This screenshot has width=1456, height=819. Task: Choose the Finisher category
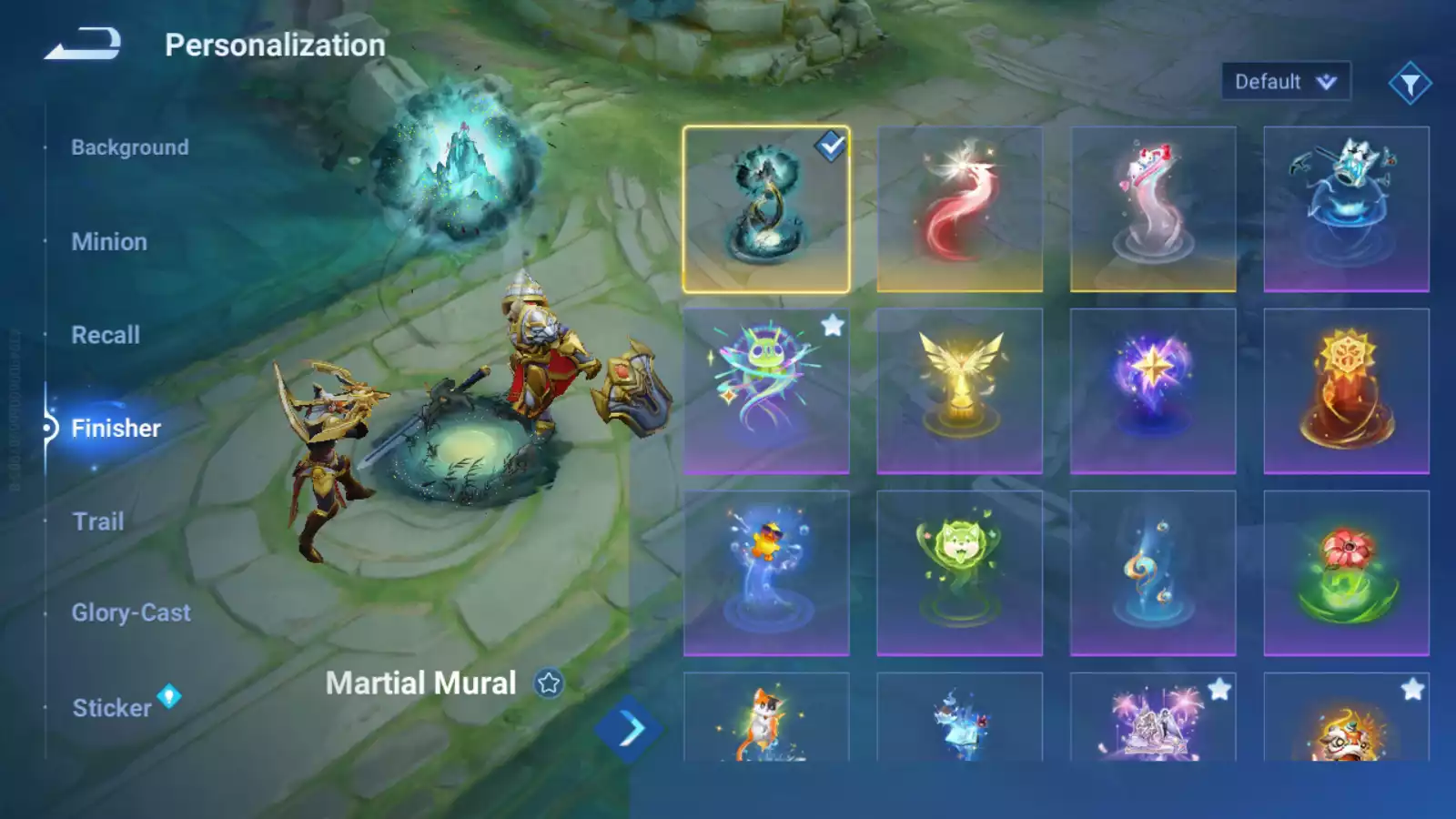coord(116,429)
